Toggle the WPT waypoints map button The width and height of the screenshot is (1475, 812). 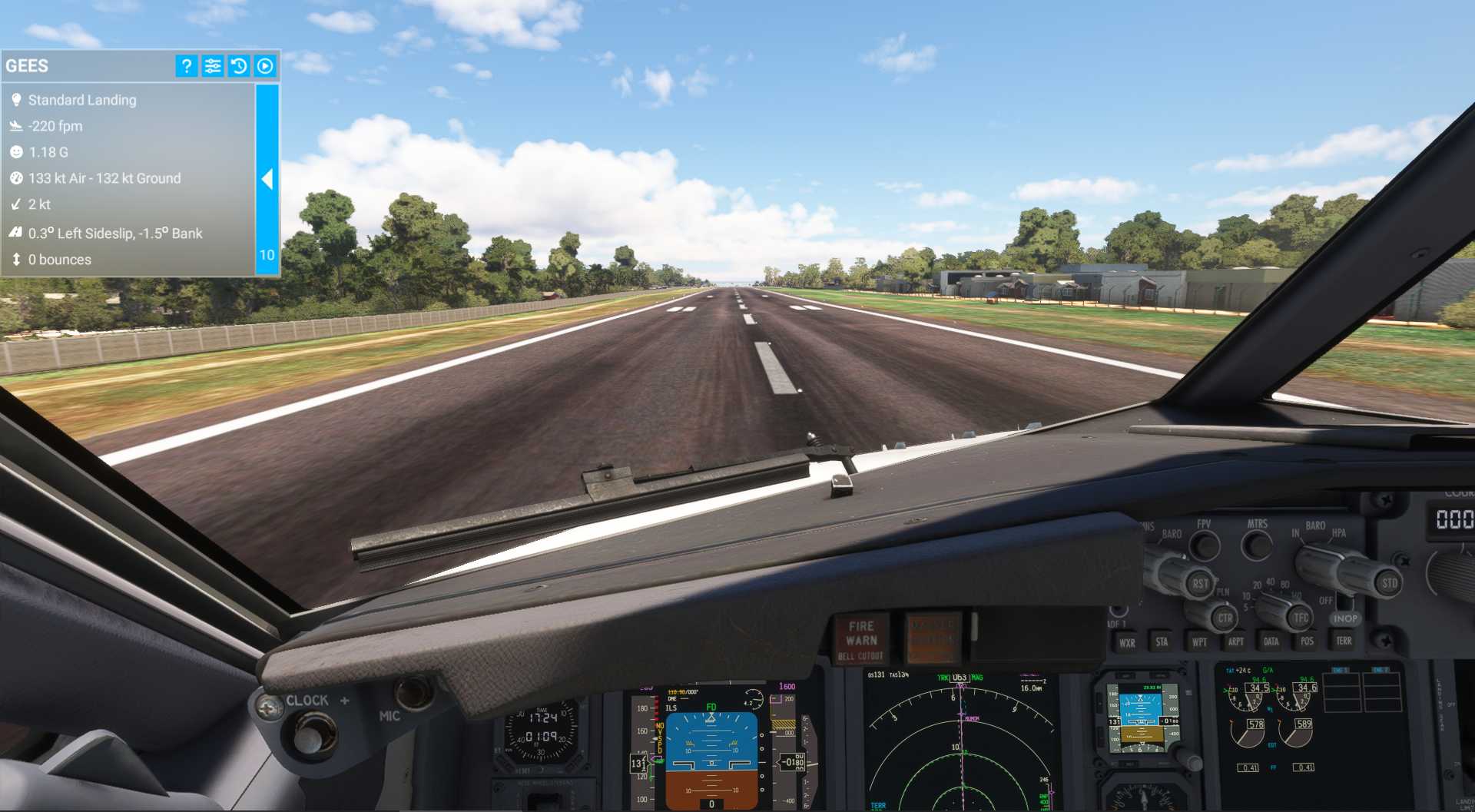[1199, 642]
